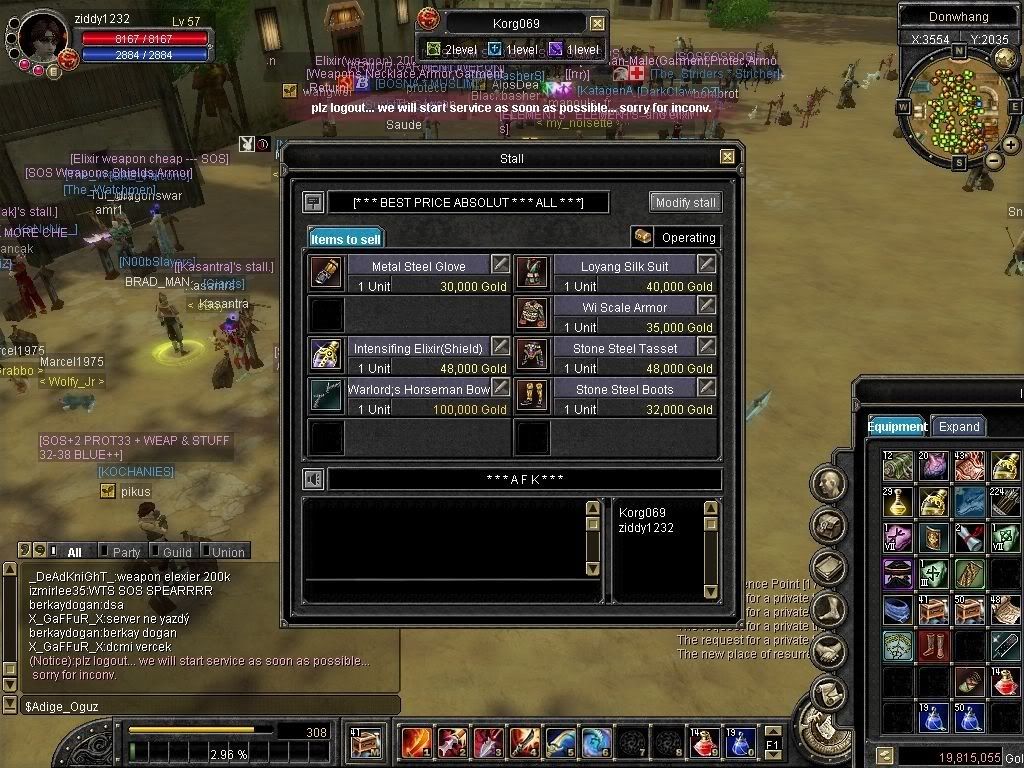
Task: Choose the Loyang Silk Suit item
Action: 624,266
